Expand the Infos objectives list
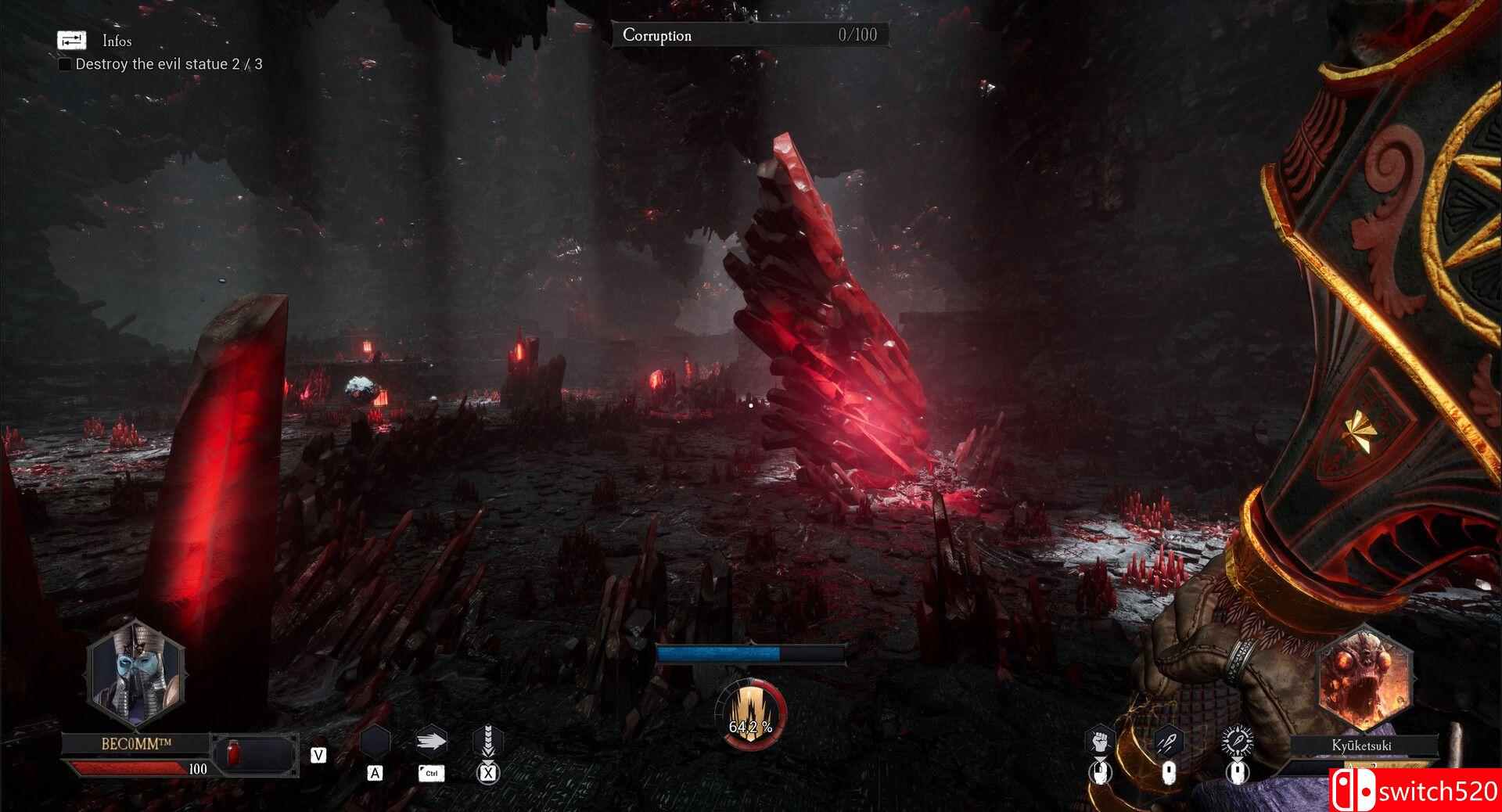 point(116,41)
